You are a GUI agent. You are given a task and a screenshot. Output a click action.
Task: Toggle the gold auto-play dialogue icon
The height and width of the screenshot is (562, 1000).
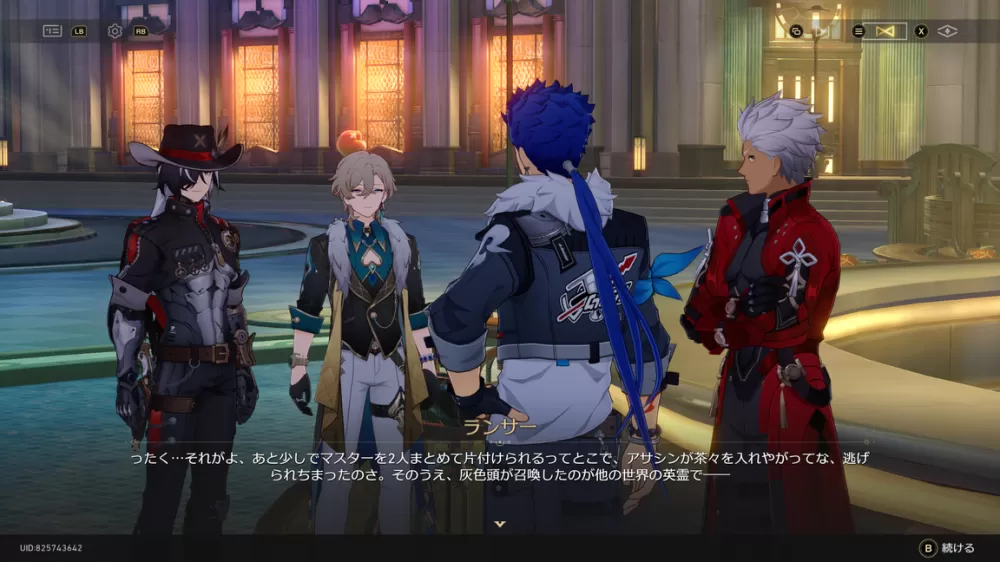click(x=884, y=31)
